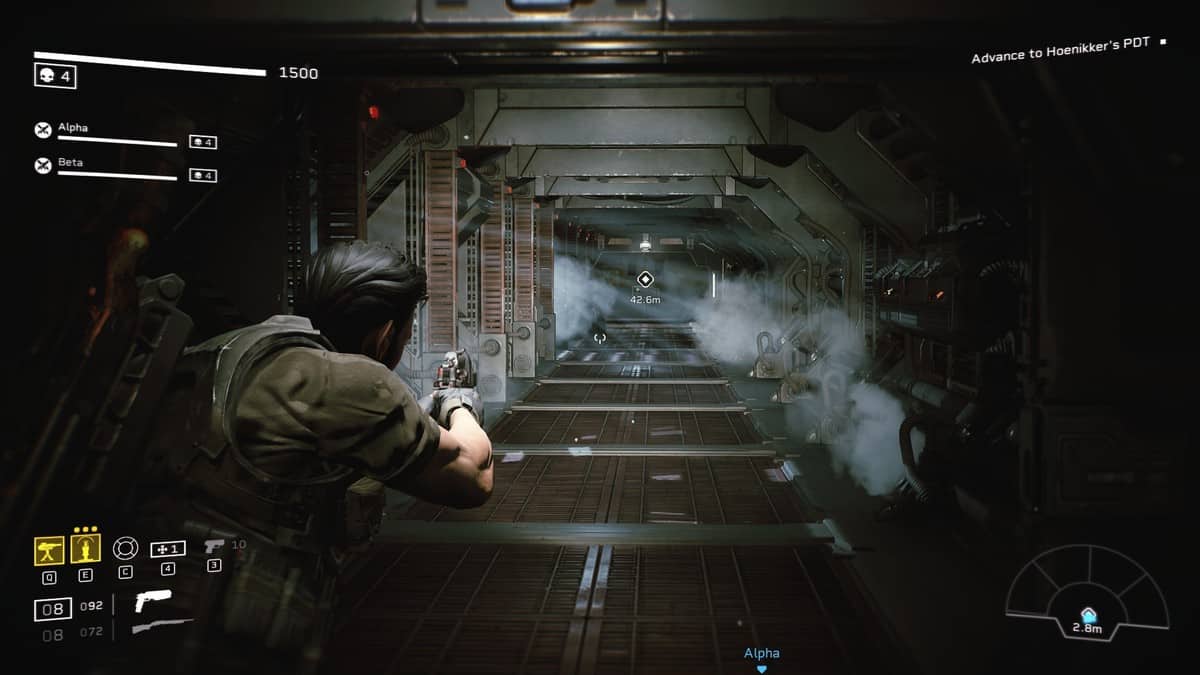Switch to the shotgun secondary weapon
The width and height of the screenshot is (1200, 675).
(x=160, y=627)
